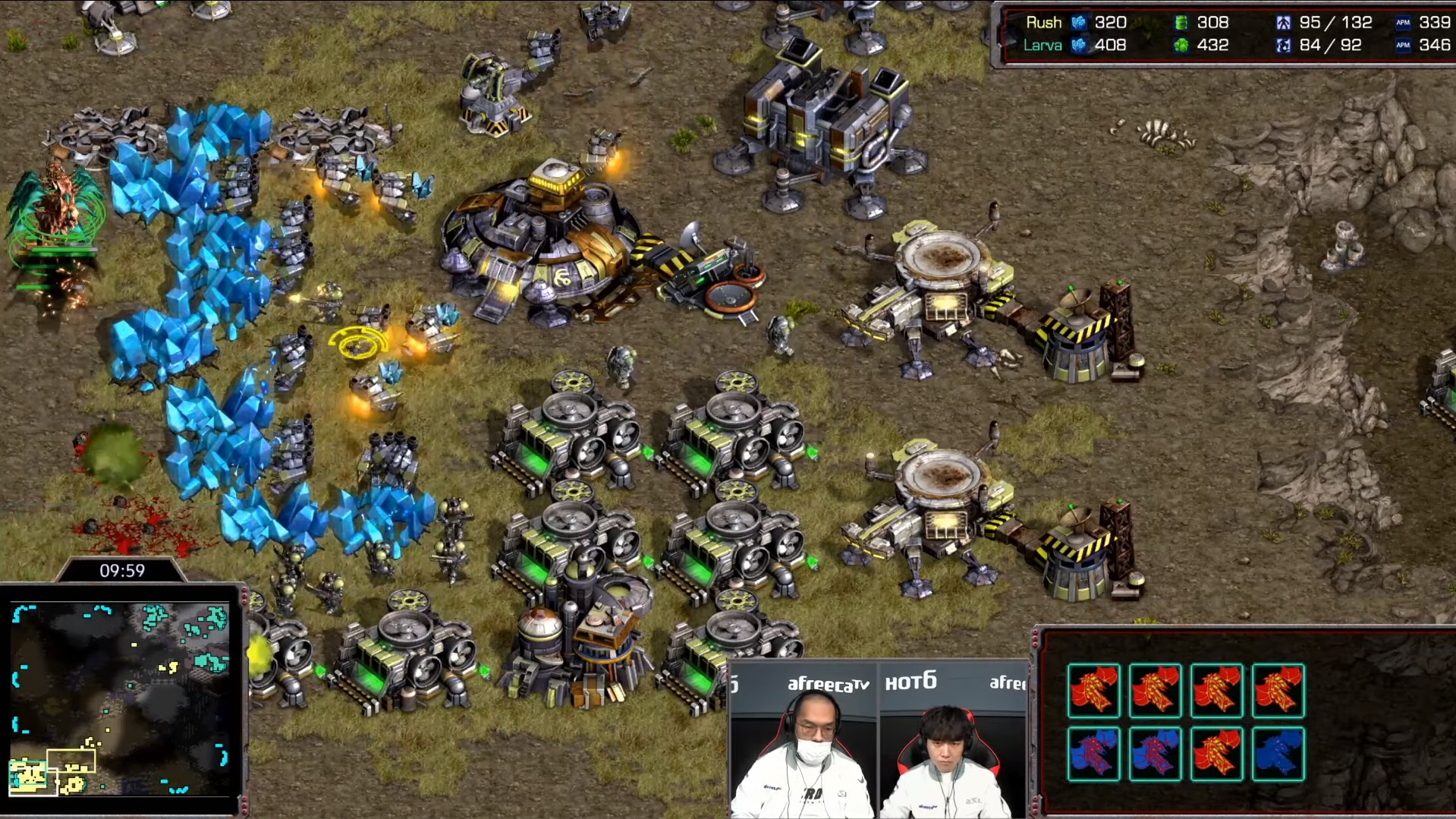Select the fully dark-blue mutalisk wireframe

[x=1278, y=754]
